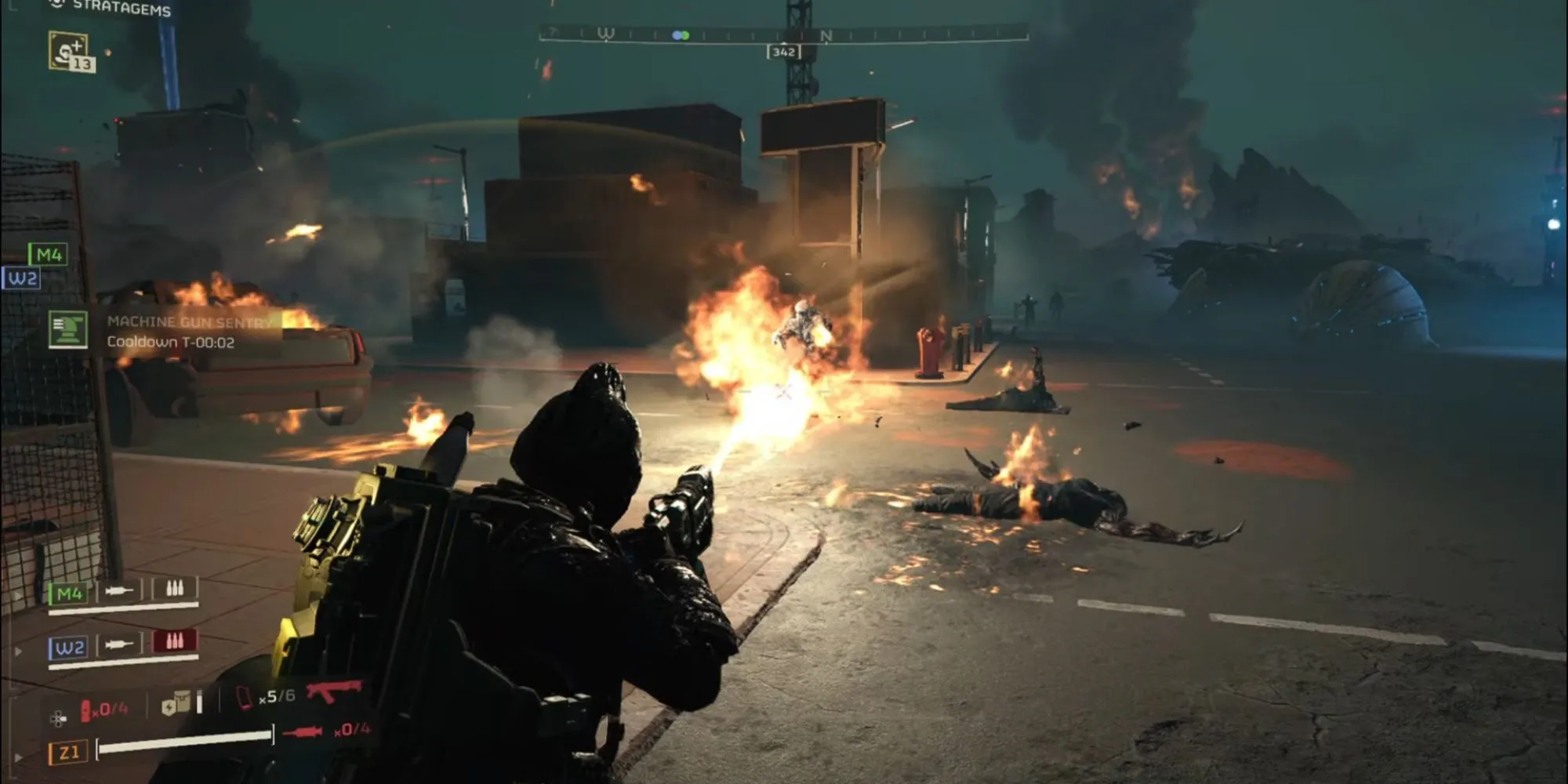The width and height of the screenshot is (1568, 784).
Task: Click the backpack supply pack icon
Action: [176, 704]
